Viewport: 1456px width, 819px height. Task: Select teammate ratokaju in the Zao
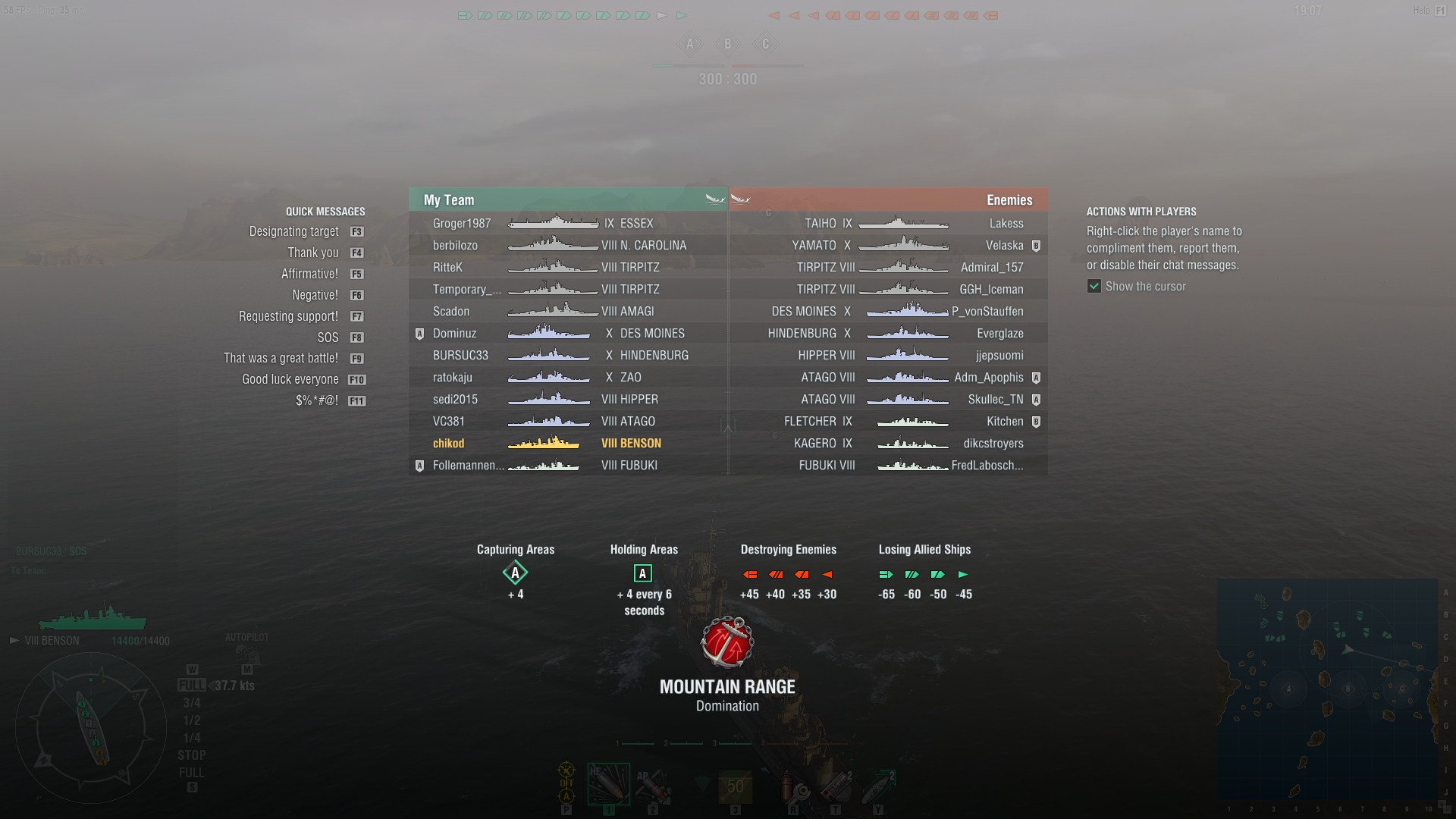point(452,378)
